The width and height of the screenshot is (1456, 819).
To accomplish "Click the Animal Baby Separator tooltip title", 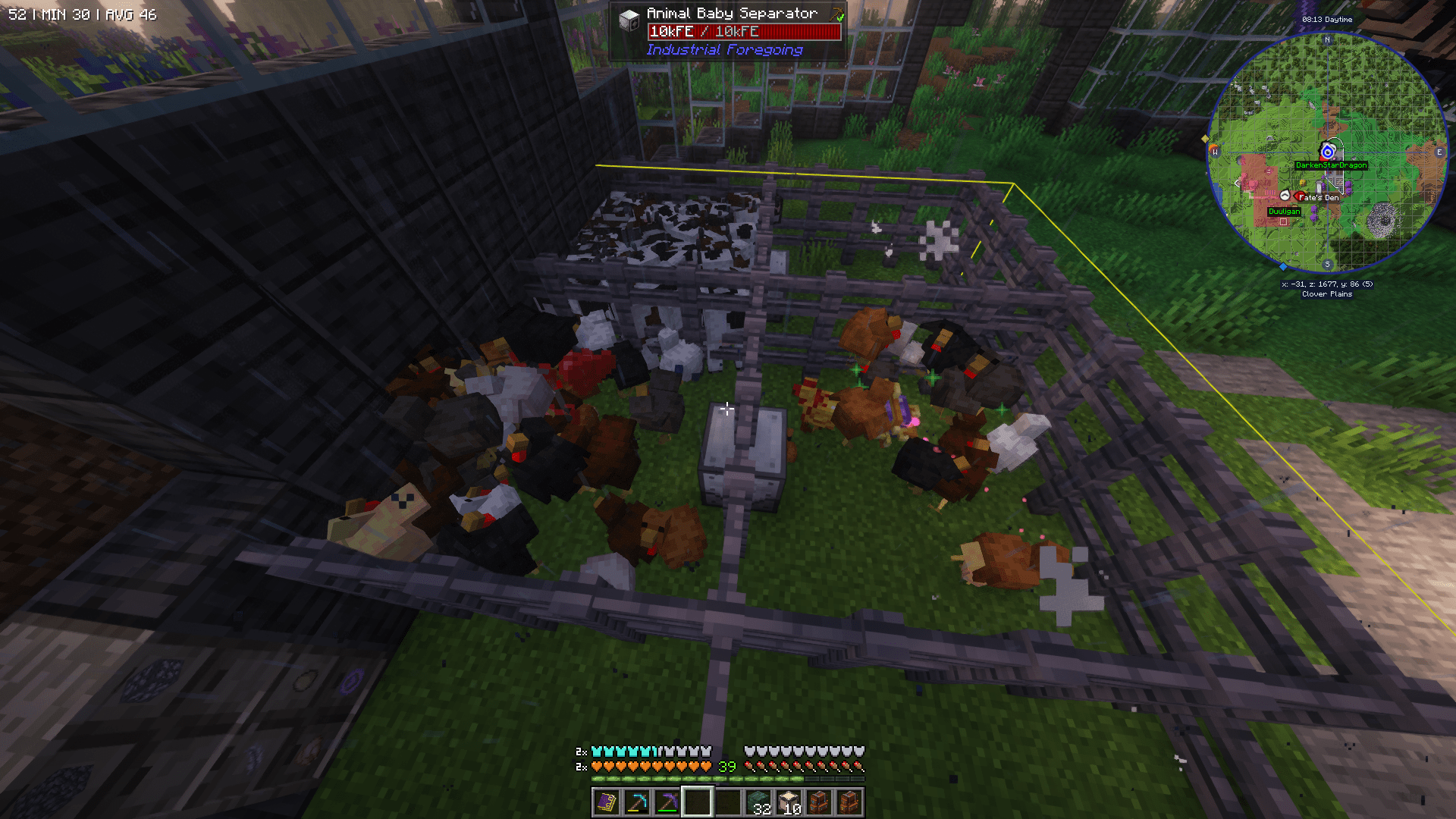I will pyautogui.click(x=732, y=13).
